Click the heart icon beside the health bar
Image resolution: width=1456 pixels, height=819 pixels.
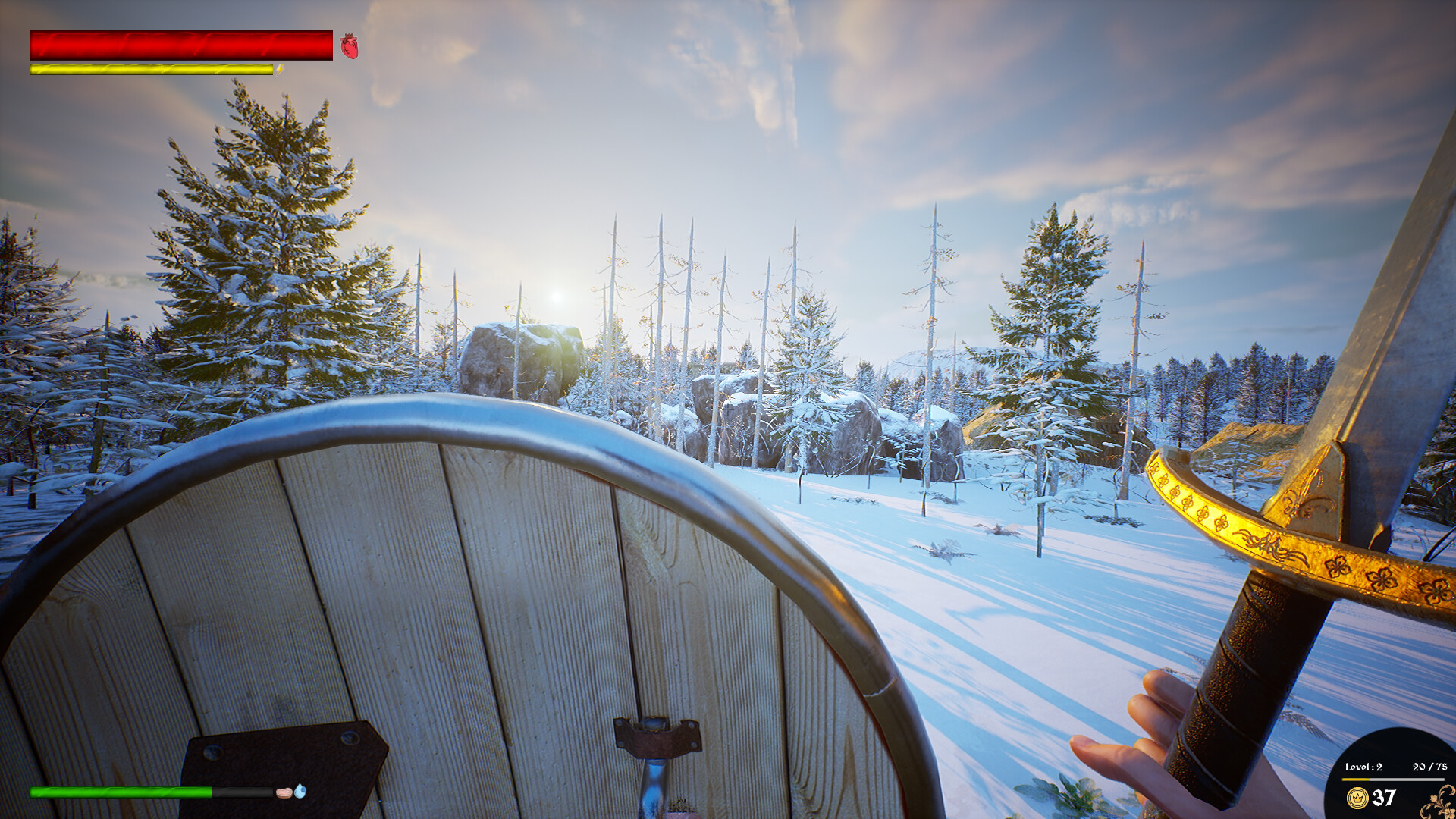(x=348, y=45)
